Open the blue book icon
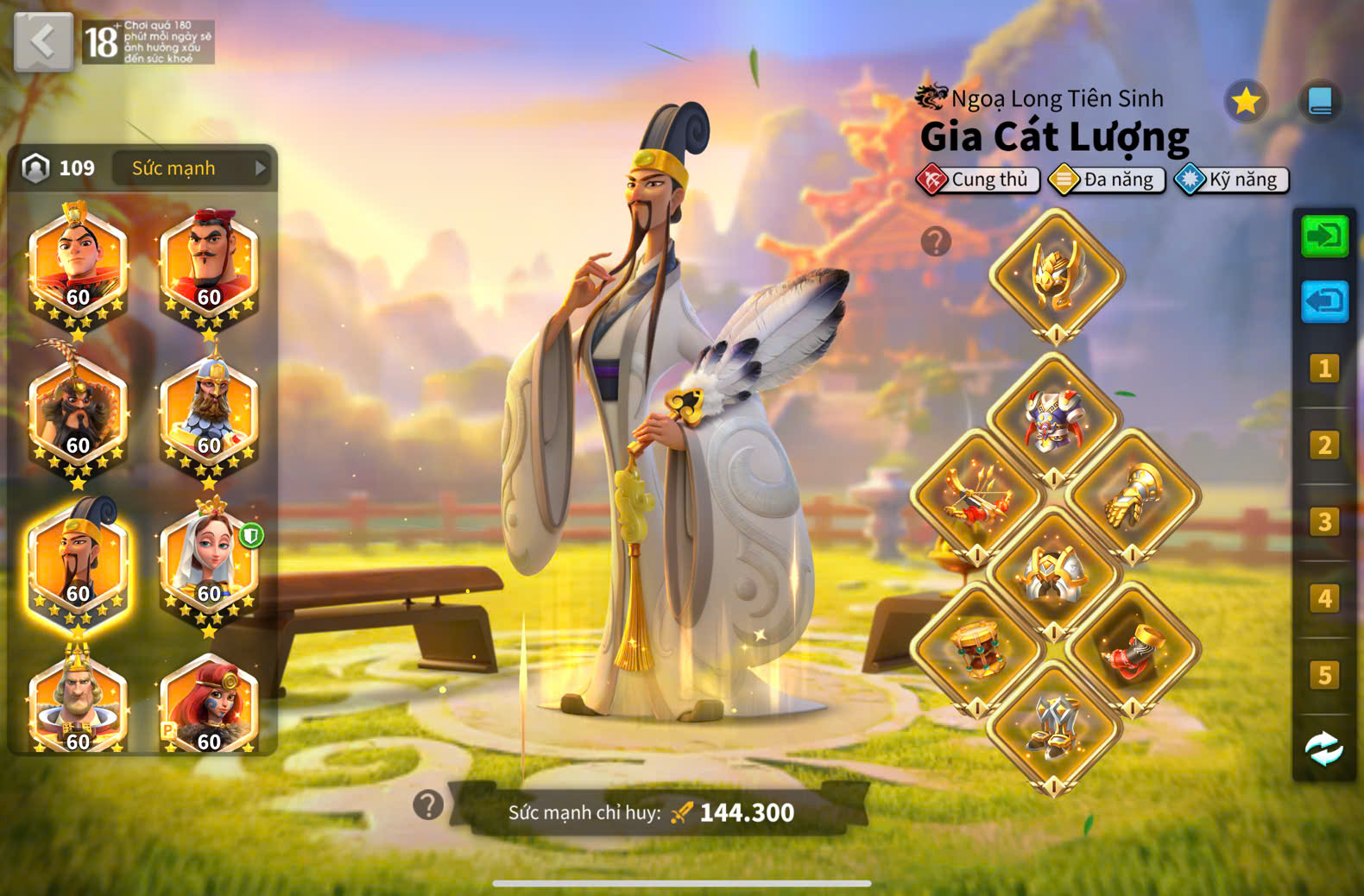Viewport: 1364px width, 896px height. 1320,102
